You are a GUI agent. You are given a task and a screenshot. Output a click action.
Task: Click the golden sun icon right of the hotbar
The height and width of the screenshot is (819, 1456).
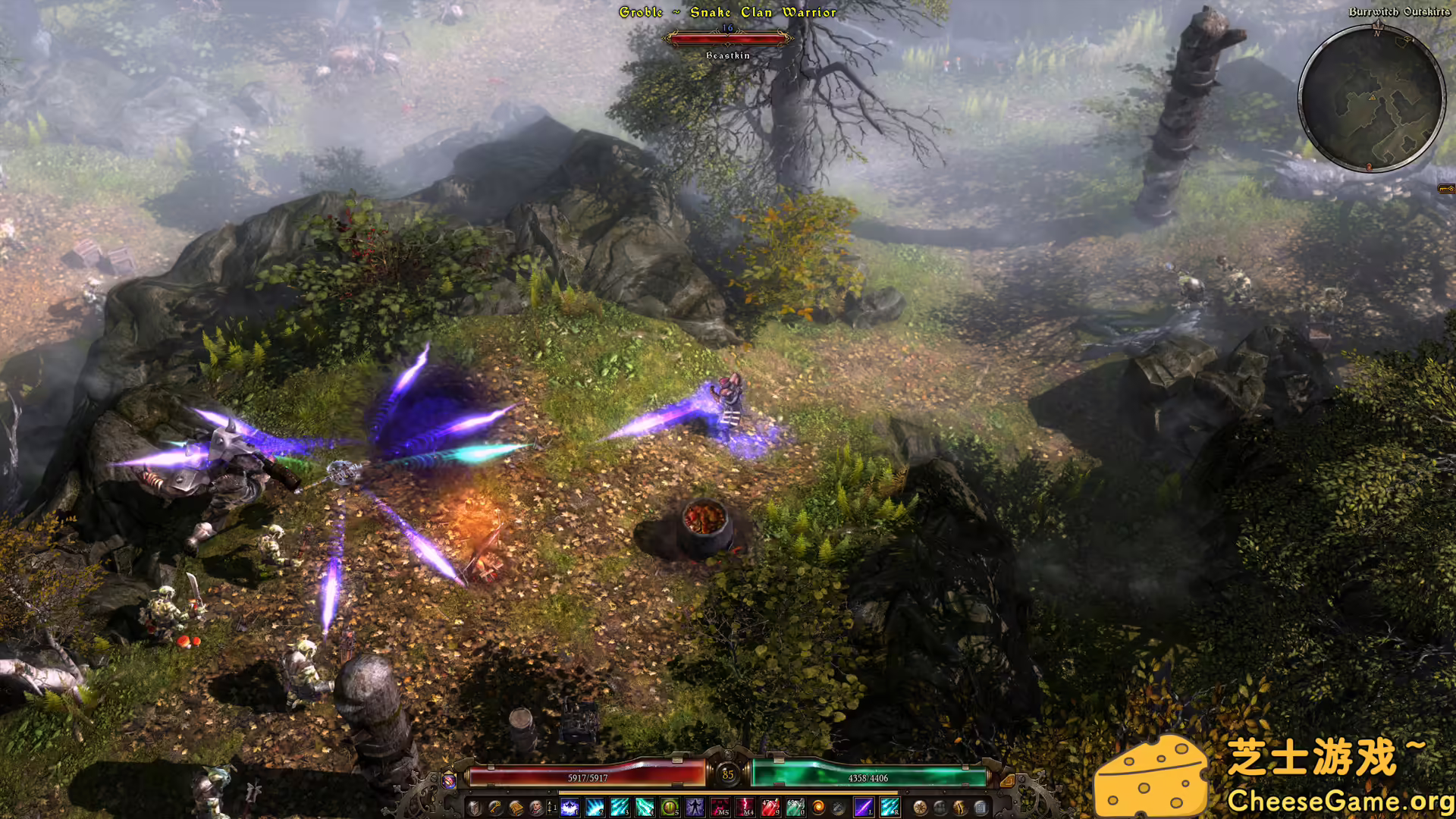tap(921, 807)
